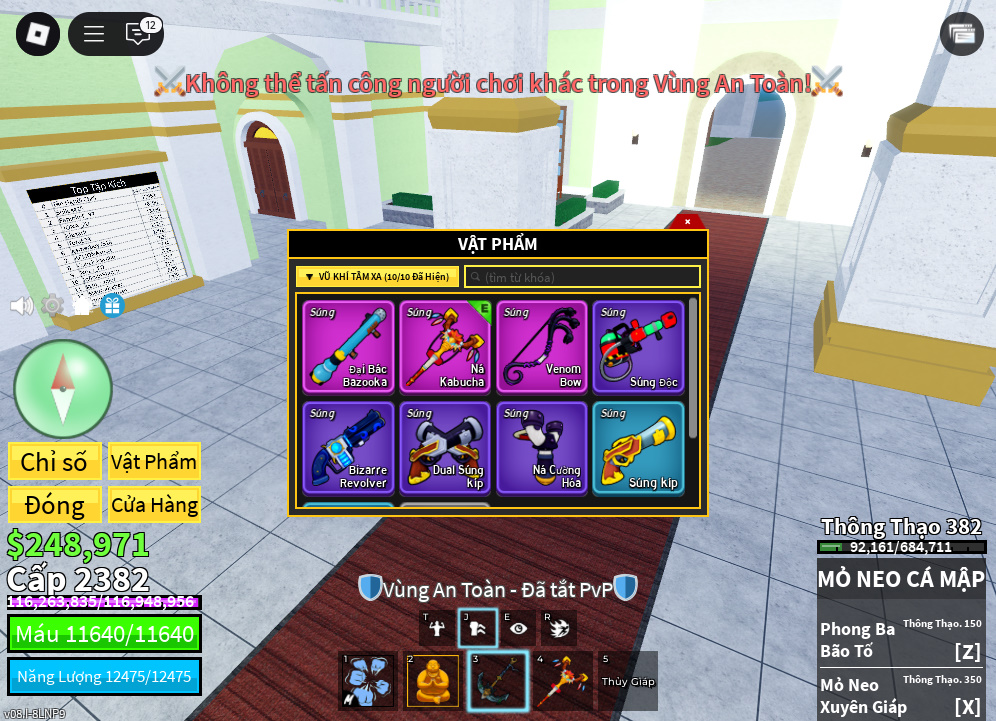Choose the equipped Ná Kabucha item
Screen dimensions: 996x721
(445, 347)
